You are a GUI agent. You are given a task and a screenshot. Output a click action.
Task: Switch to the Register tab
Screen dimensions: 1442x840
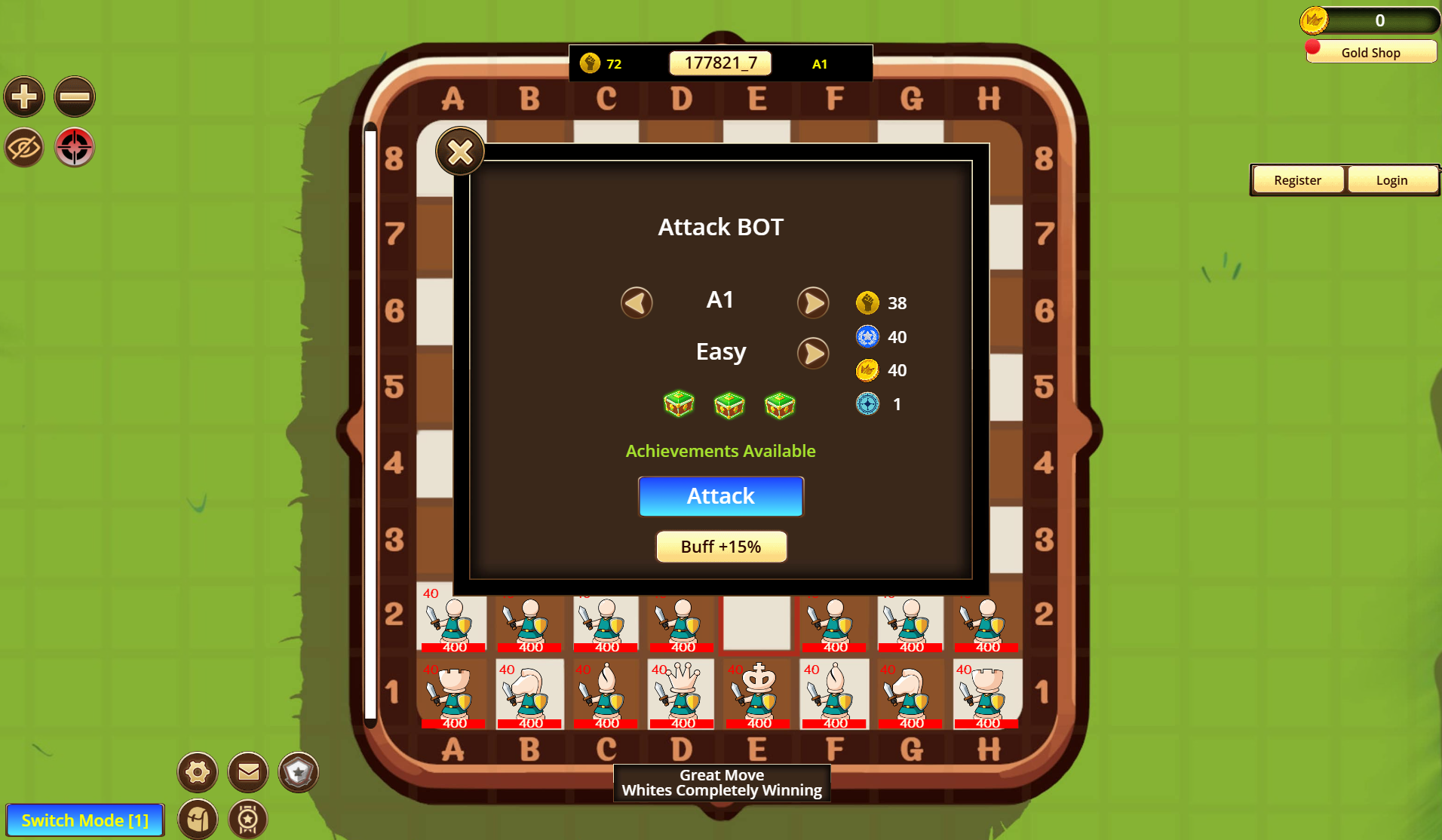[1297, 179]
